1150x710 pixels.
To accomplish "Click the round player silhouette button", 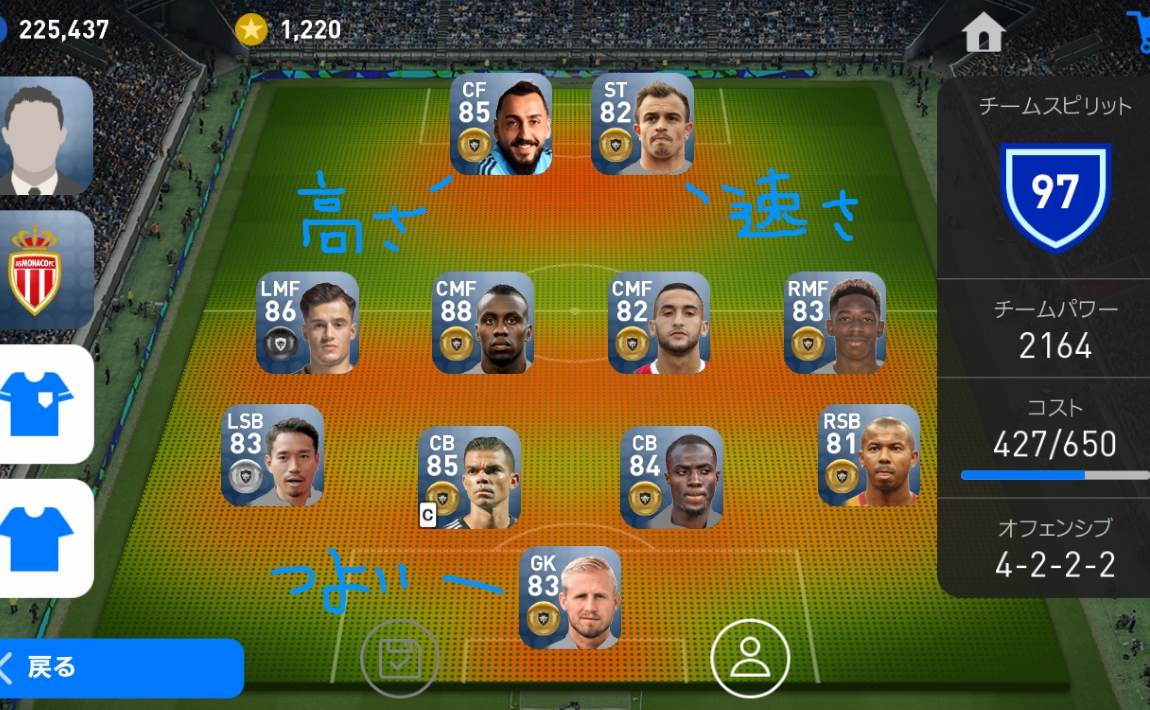I will click(750, 658).
